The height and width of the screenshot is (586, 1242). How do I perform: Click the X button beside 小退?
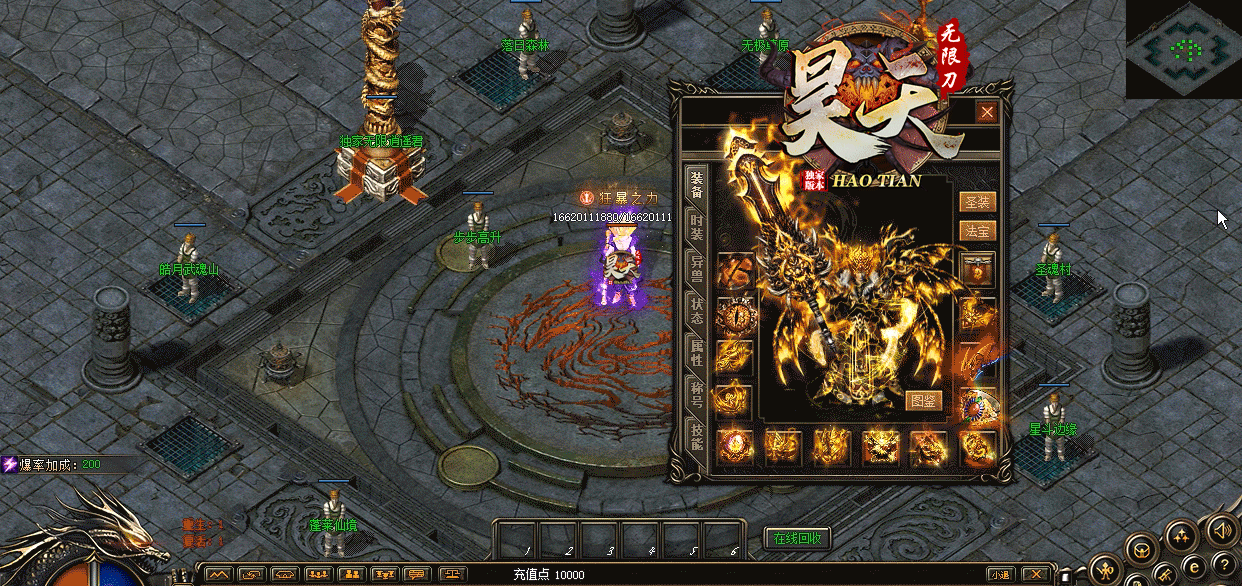[x=1035, y=574]
